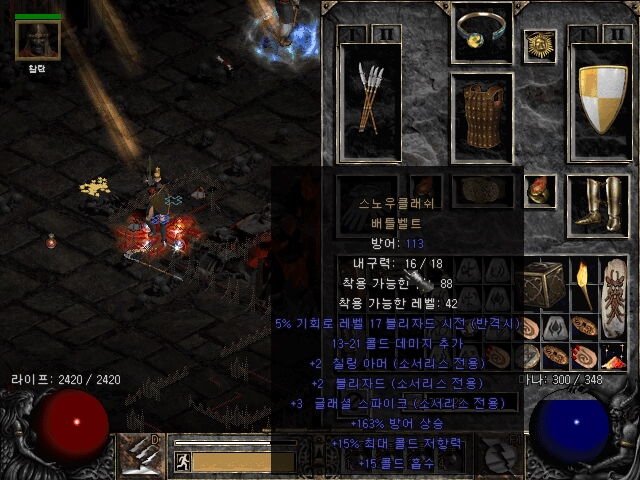
Task: Select the sun amulet slot
Action: (x=539, y=45)
